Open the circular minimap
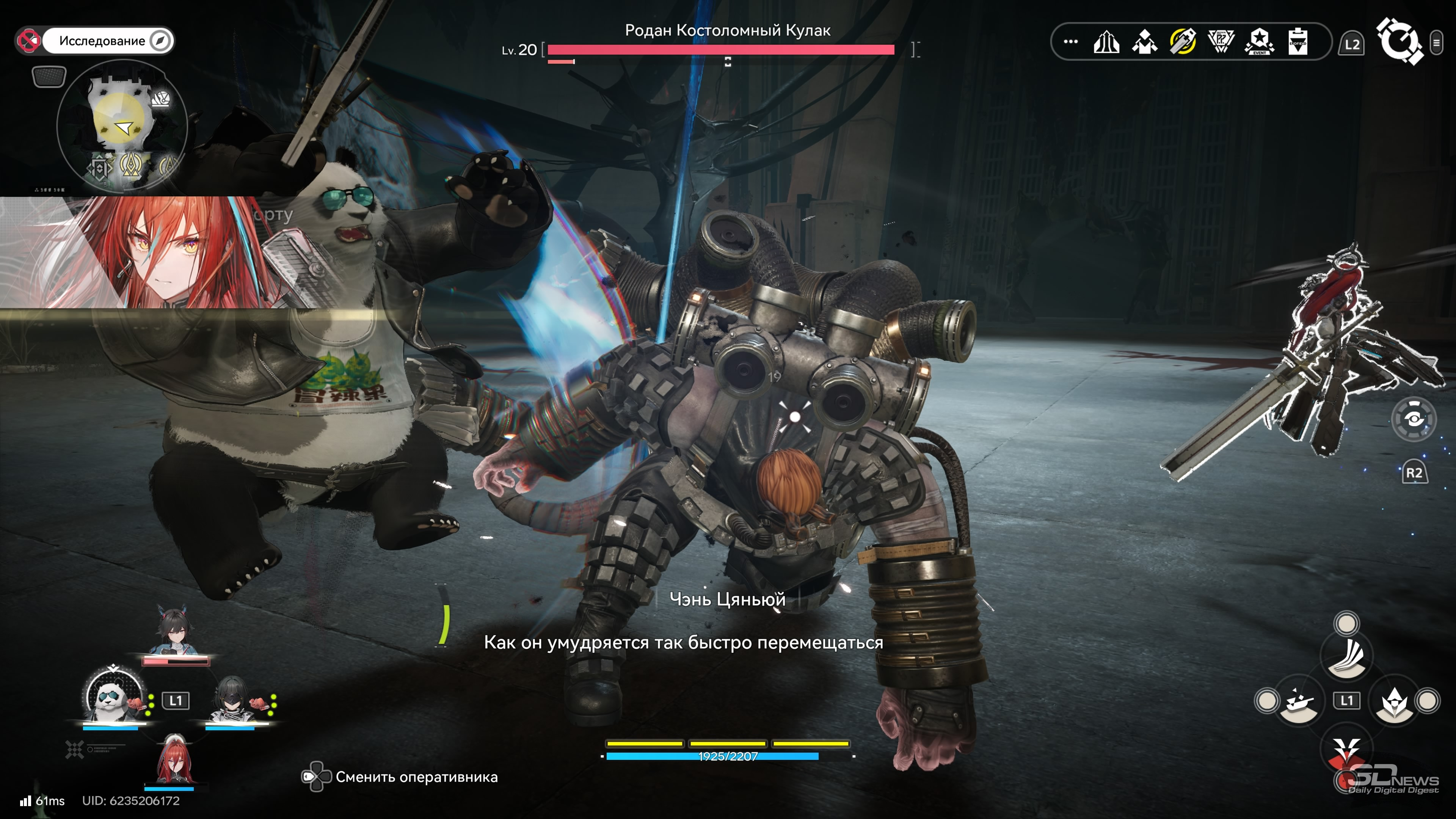The width and height of the screenshot is (1456, 819). pyautogui.click(x=122, y=126)
